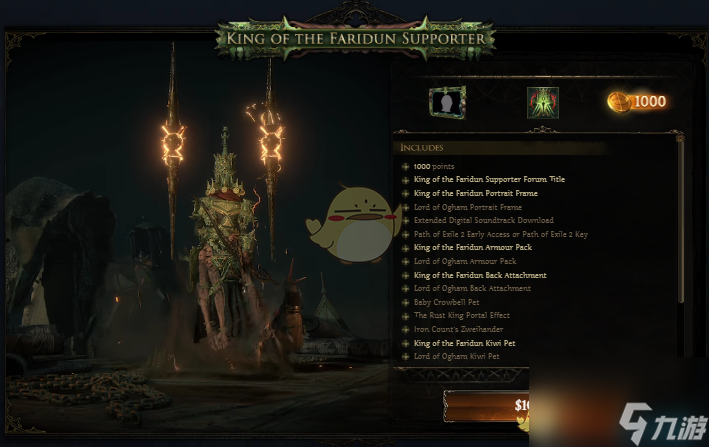The image size is (709, 447).
Task: Select Lord of Ogham Kiwi Pet entry
Action: pyautogui.click(x=456, y=356)
